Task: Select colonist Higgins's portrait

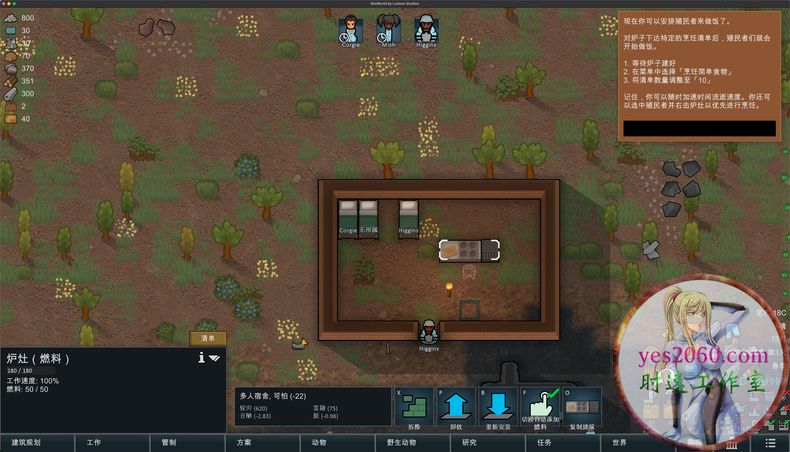Action: pyautogui.click(x=426, y=30)
